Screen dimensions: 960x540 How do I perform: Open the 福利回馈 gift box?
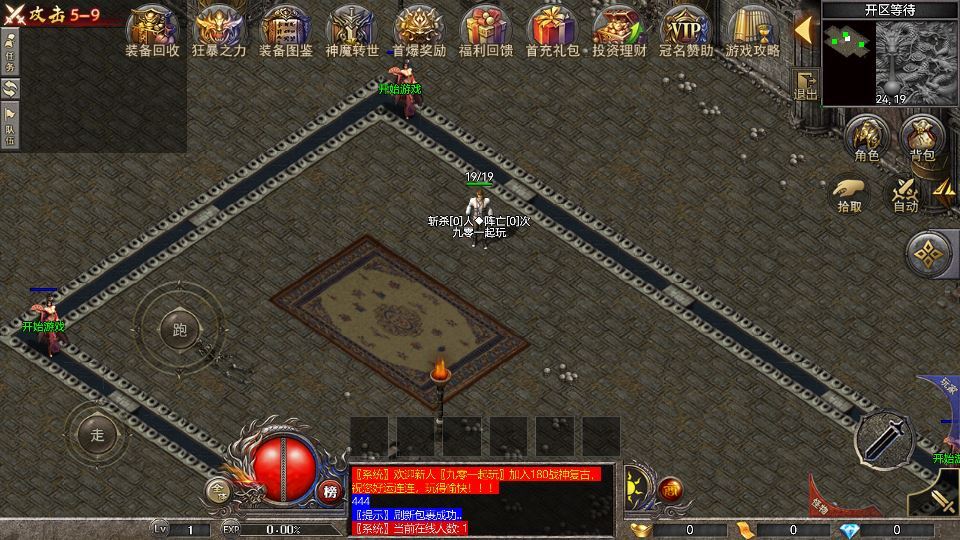pos(485,30)
